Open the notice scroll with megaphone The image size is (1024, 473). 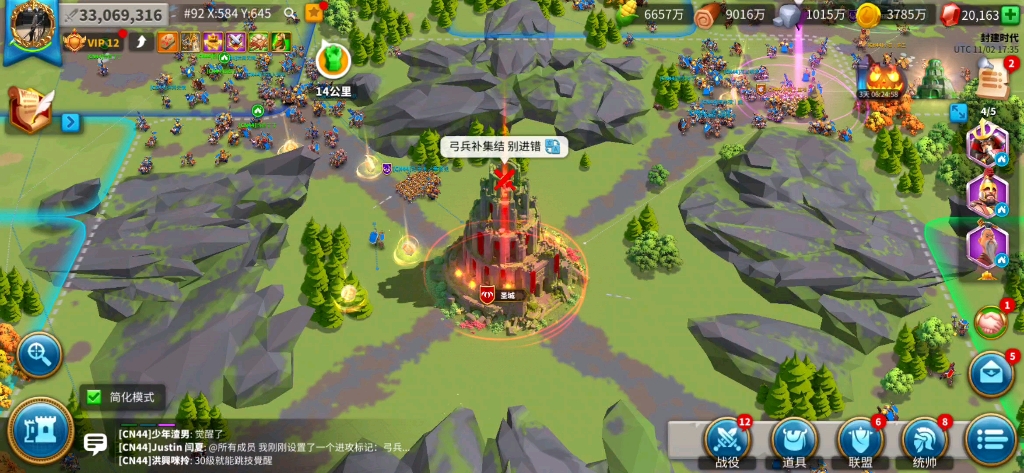pyautogui.click(x=991, y=76)
